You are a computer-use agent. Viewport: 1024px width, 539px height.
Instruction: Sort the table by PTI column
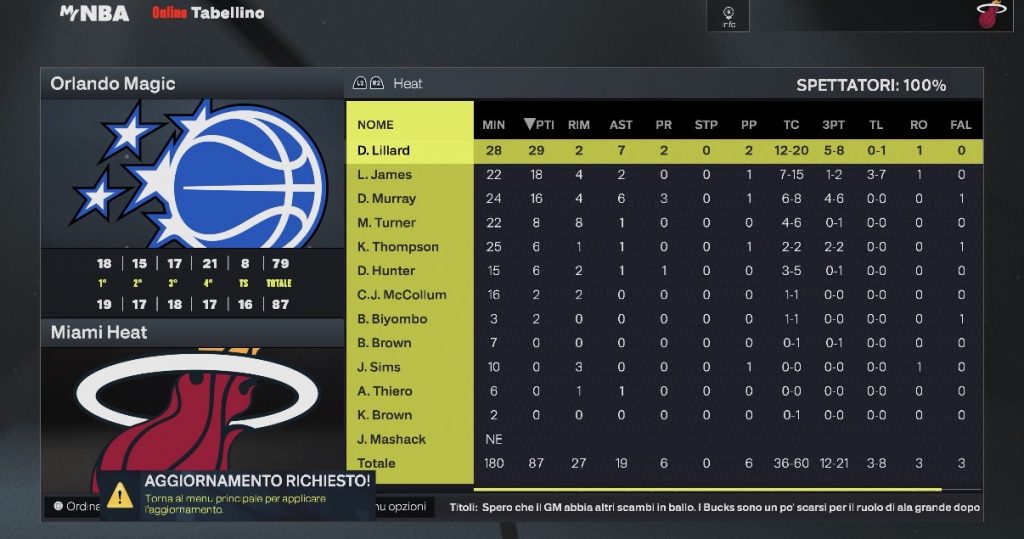coord(539,125)
